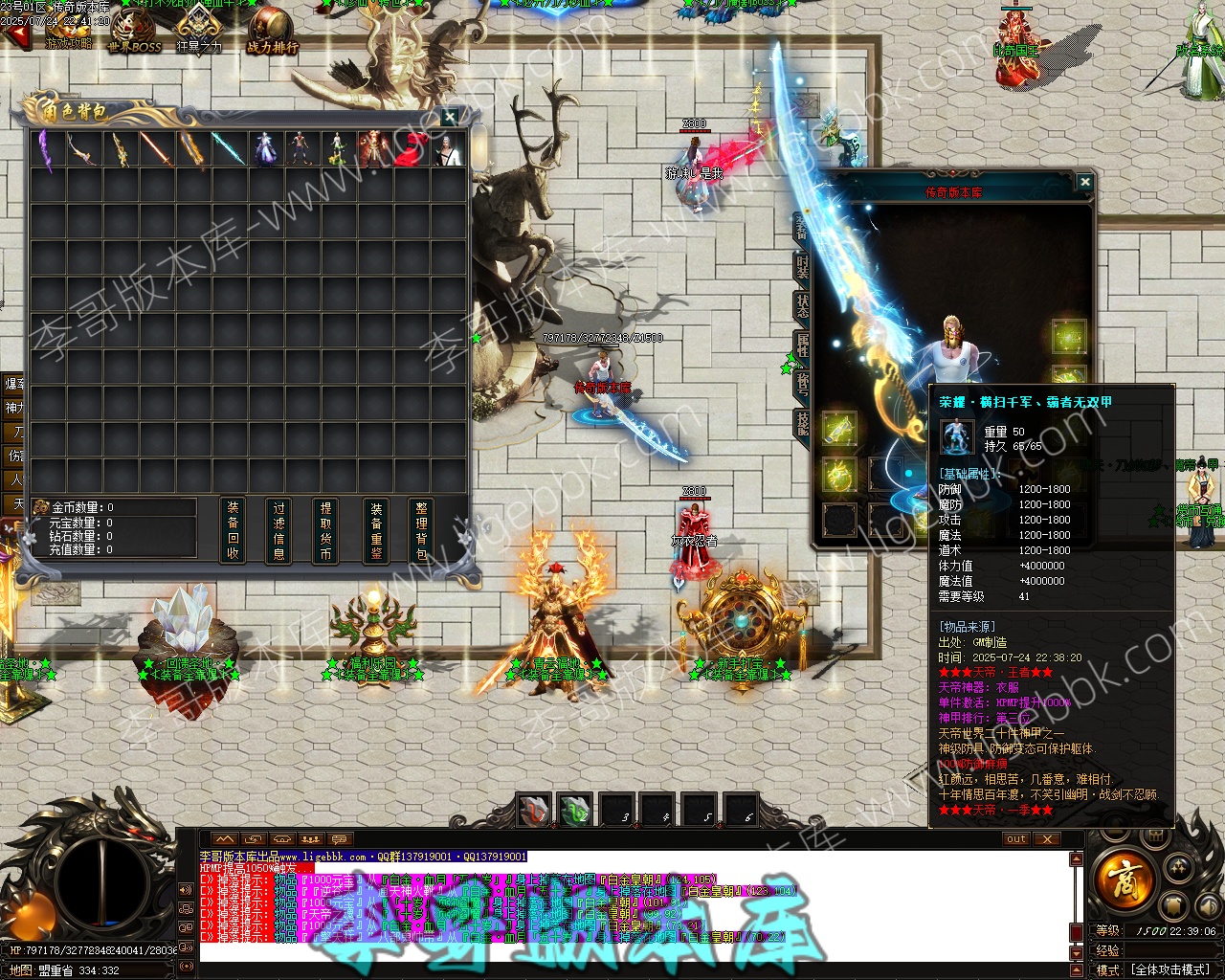
Task: Click the chat panel's out button
Action: pyautogui.click(x=1015, y=838)
